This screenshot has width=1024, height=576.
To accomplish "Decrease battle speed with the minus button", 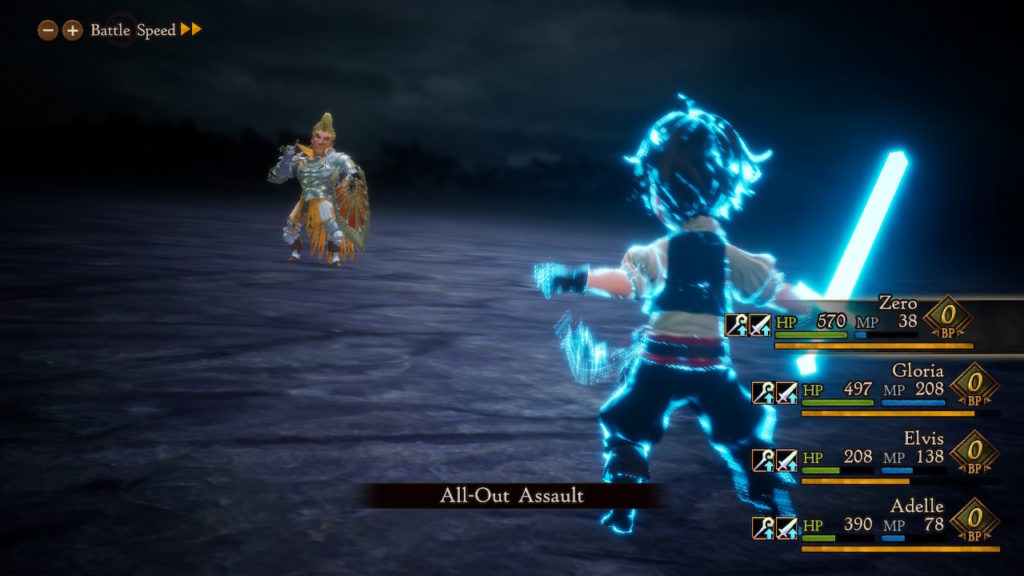I will click(47, 30).
